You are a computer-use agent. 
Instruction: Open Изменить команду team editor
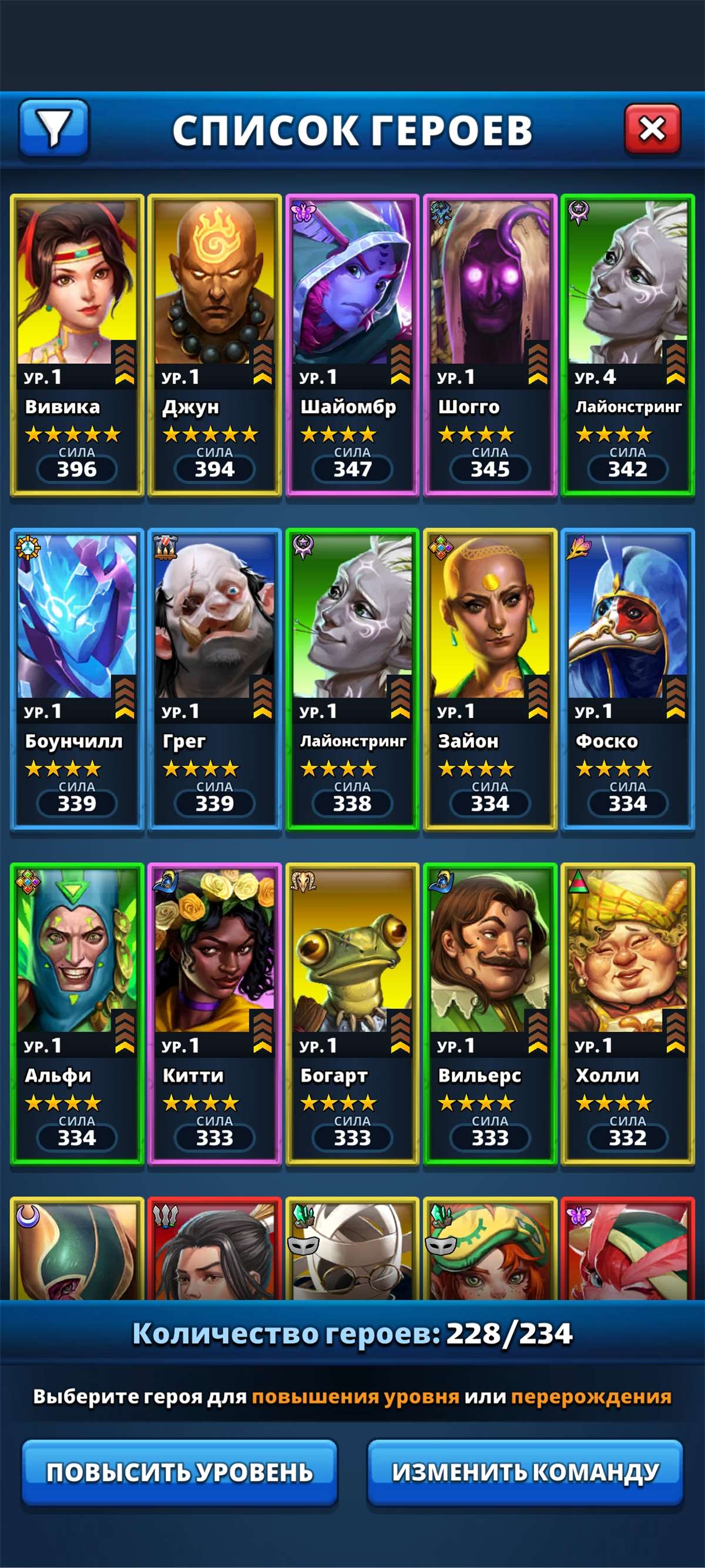click(525, 1472)
